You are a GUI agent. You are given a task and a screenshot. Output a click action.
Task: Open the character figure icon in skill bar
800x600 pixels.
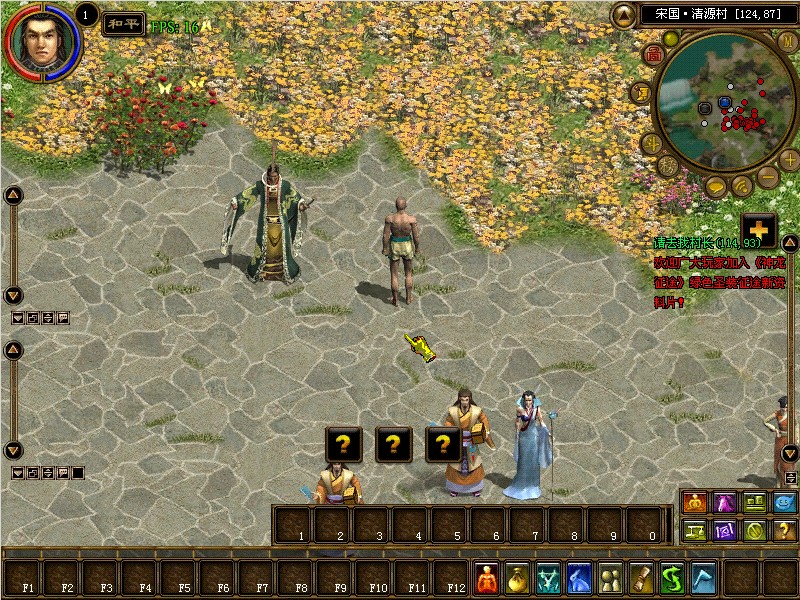tap(486, 578)
